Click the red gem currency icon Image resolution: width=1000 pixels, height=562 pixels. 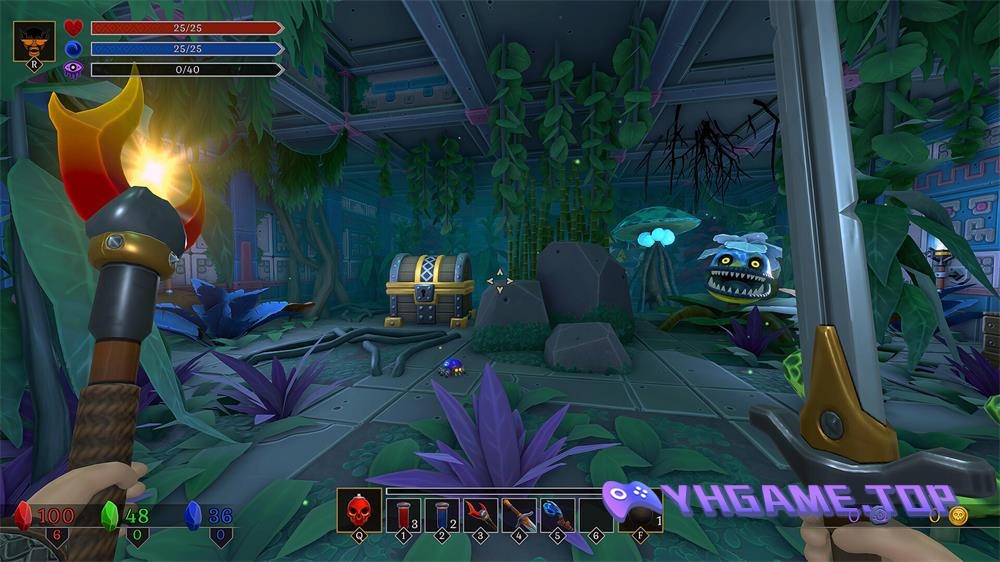point(23,515)
